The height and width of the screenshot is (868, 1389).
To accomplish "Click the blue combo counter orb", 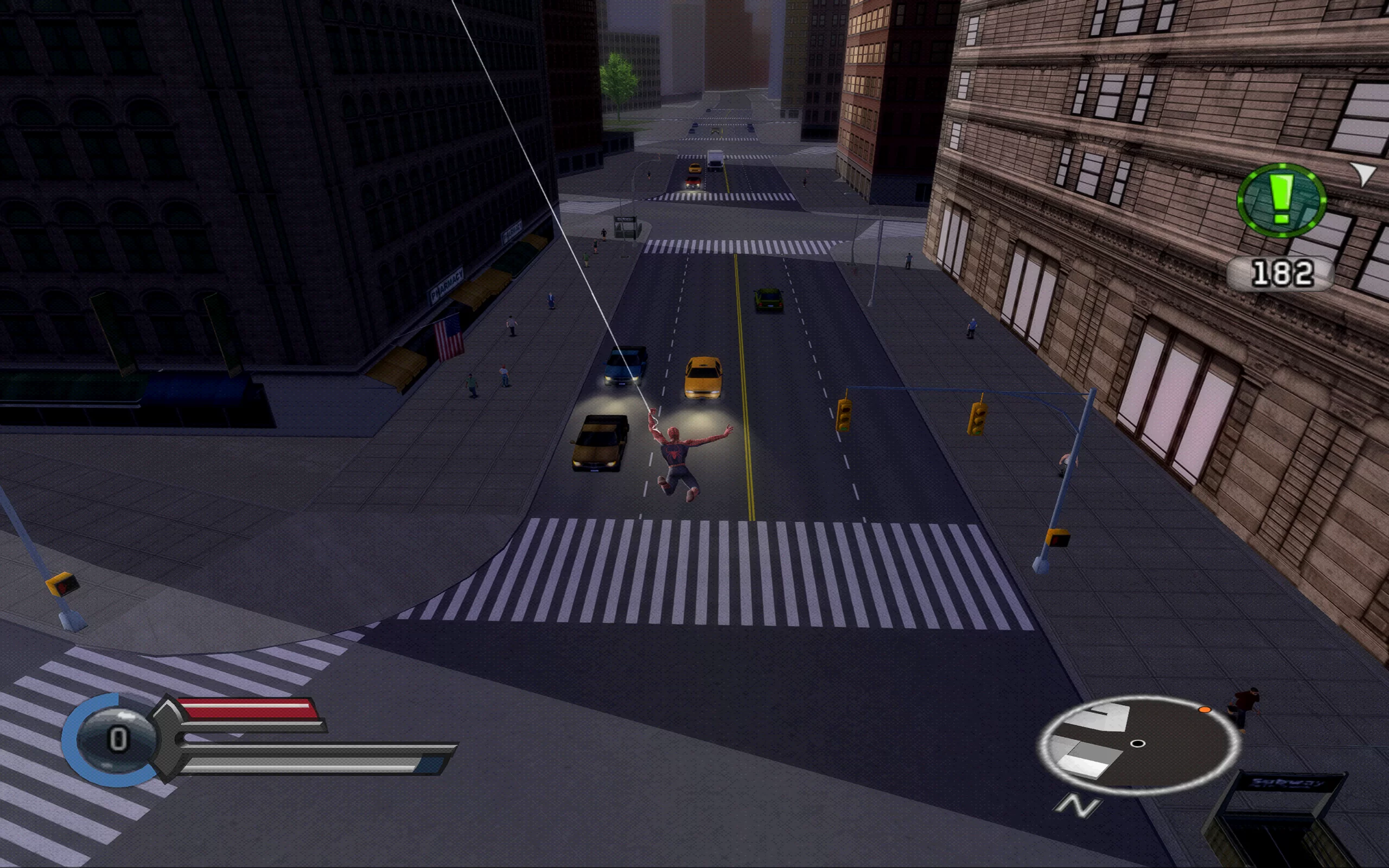I will click(x=117, y=739).
